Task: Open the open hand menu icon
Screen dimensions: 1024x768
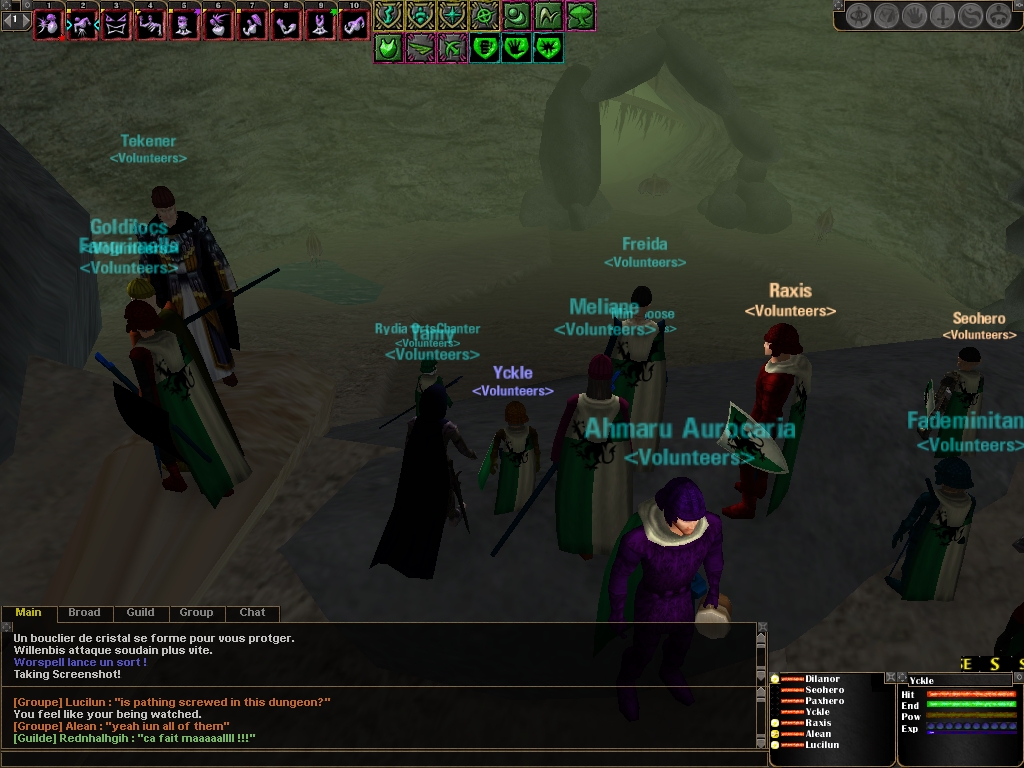Action: coord(914,16)
